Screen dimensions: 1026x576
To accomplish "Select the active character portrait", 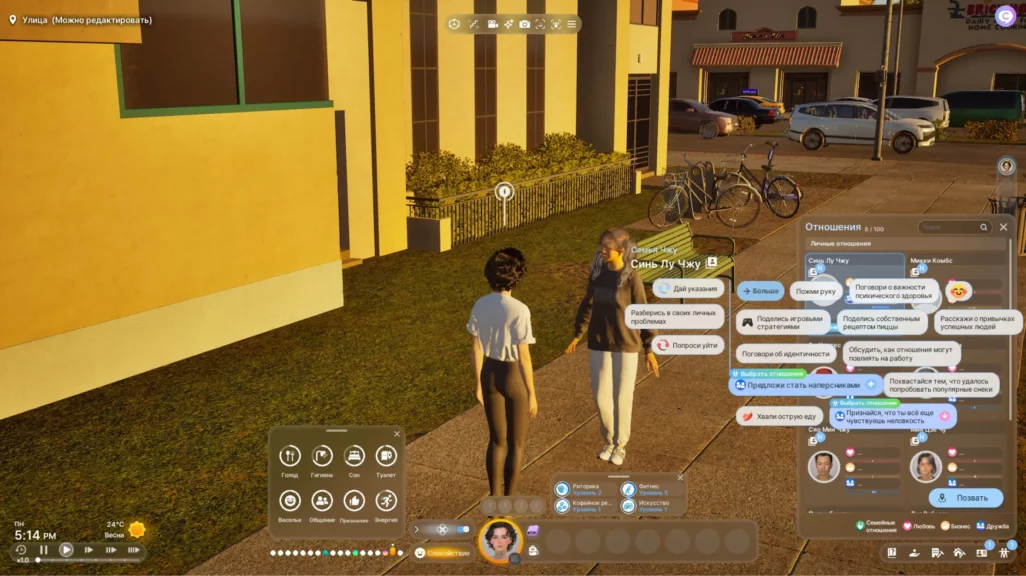I will 499,540.
